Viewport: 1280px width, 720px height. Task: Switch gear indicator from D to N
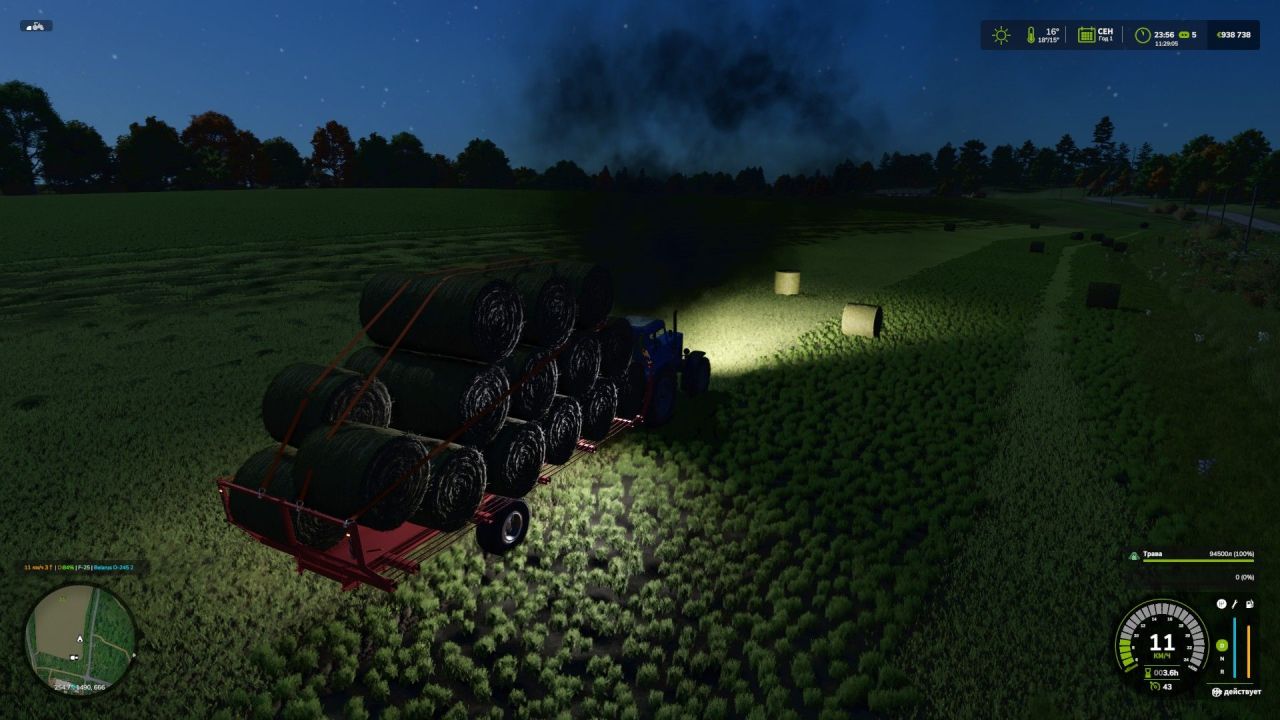coord(1221,657)
